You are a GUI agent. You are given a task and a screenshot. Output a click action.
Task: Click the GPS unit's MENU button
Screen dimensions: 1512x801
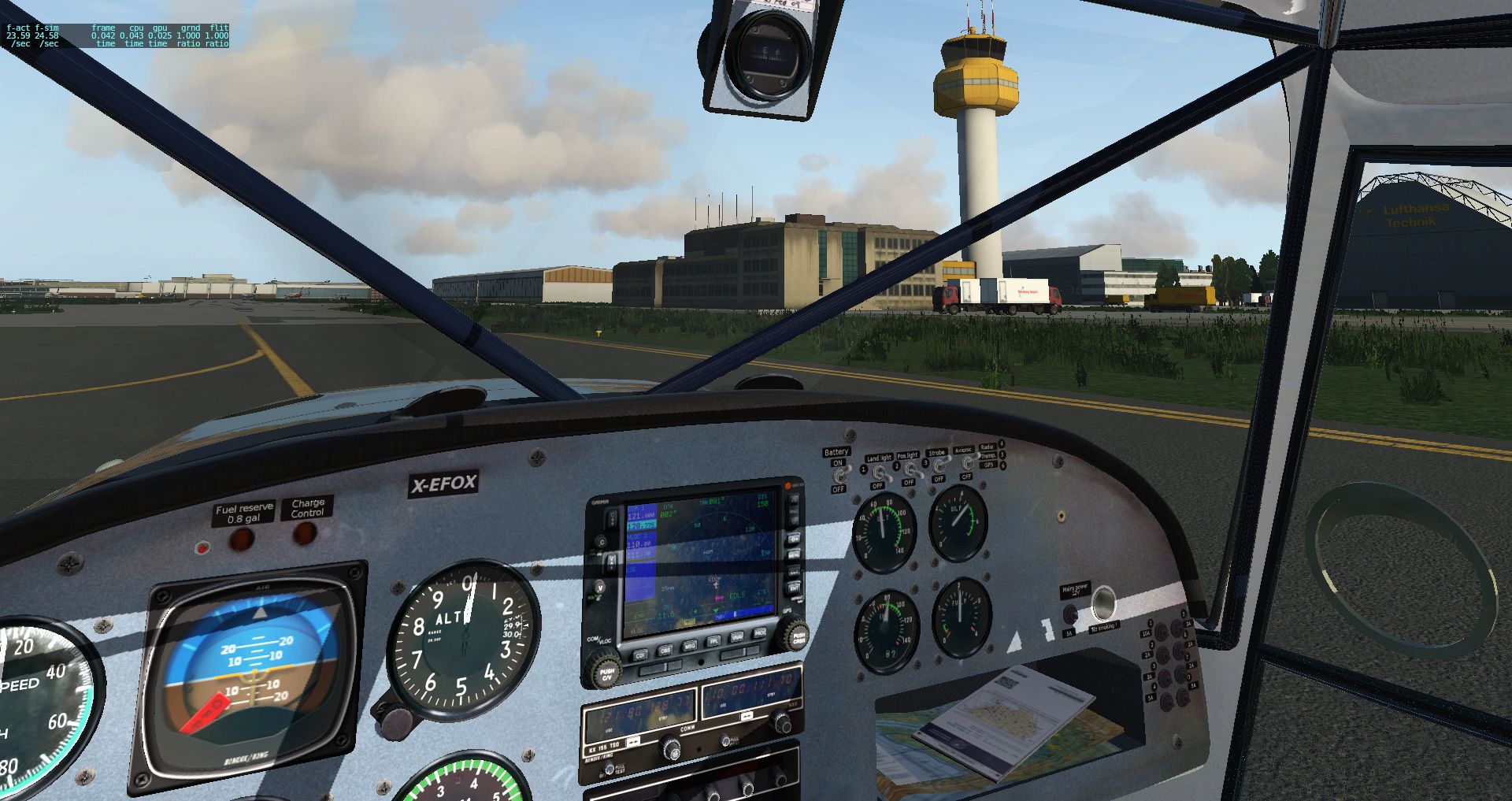point(794,555)
